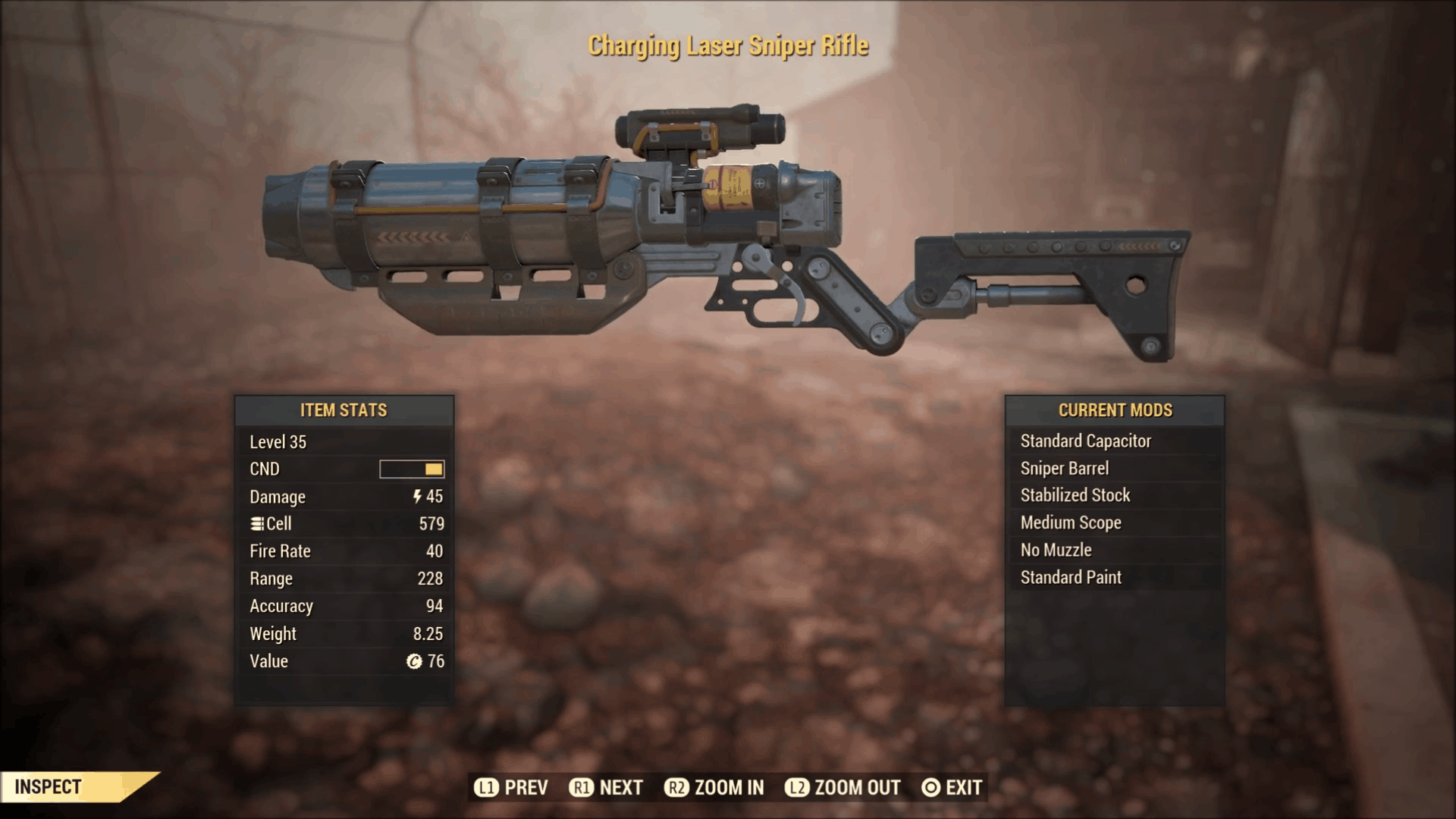Open the CURRENT MODS panel header
This screenshot has width=1456, height=819.
click(1115, 410)
